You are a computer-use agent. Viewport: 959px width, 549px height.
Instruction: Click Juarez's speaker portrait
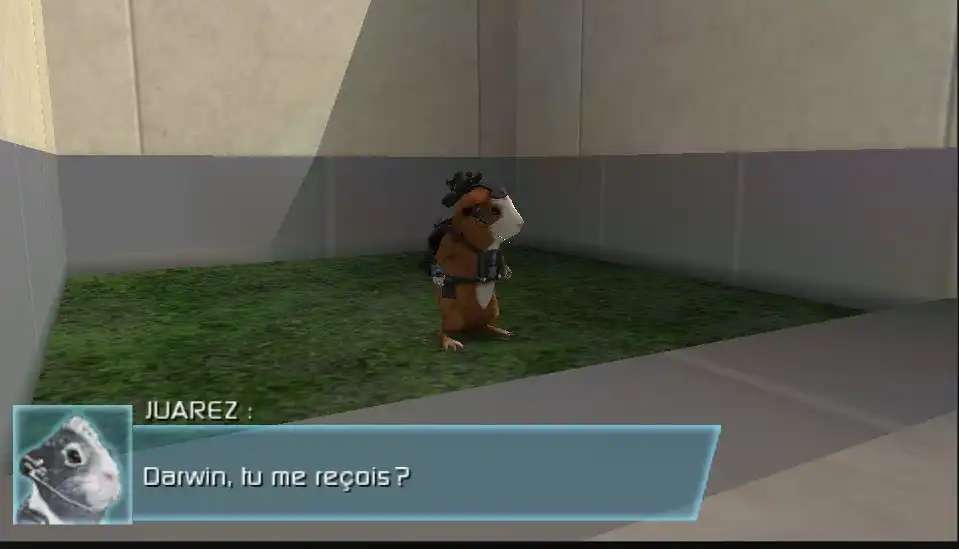click(72, 464)
